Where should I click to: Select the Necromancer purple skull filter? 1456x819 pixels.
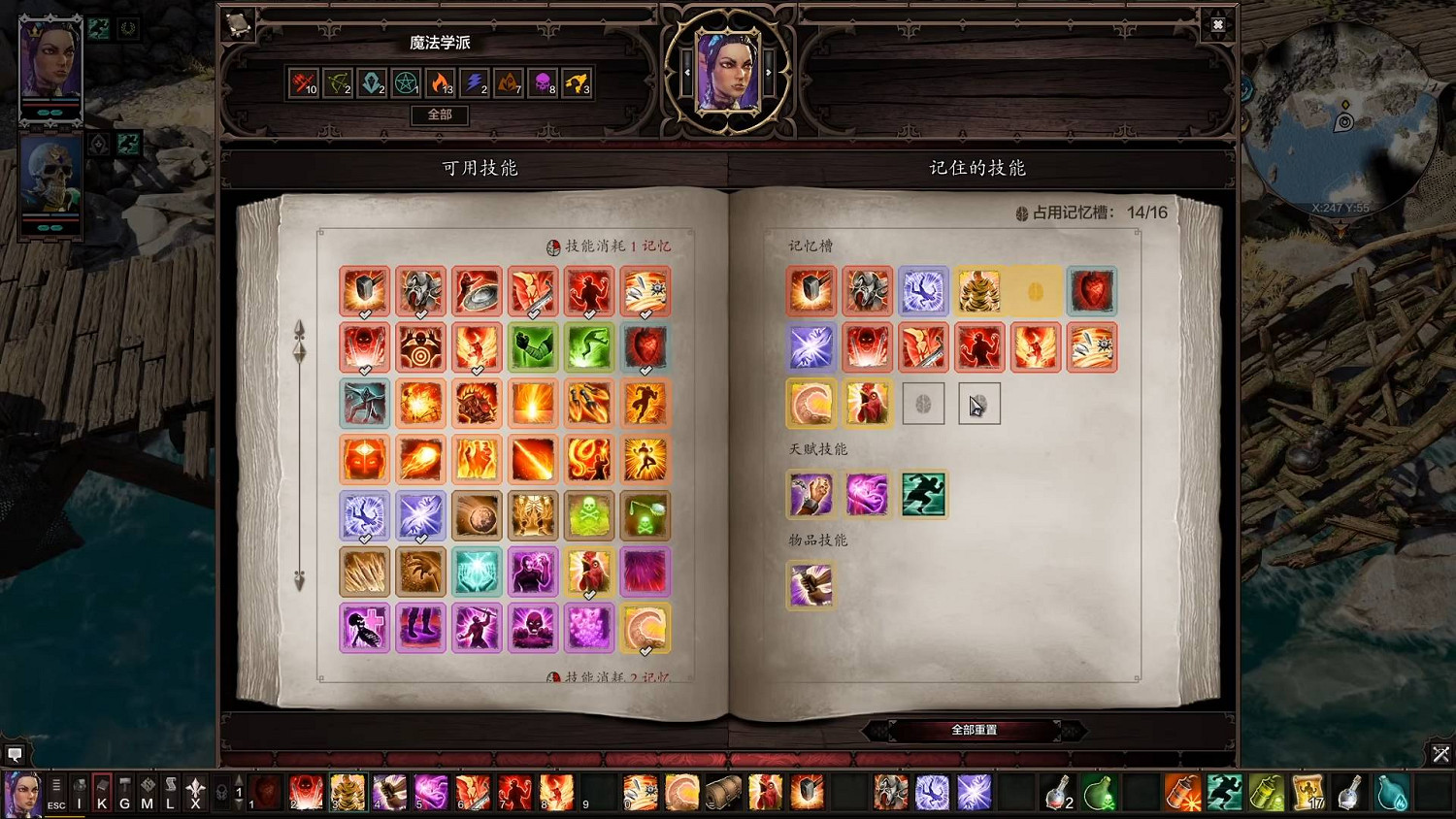point(542,83)
